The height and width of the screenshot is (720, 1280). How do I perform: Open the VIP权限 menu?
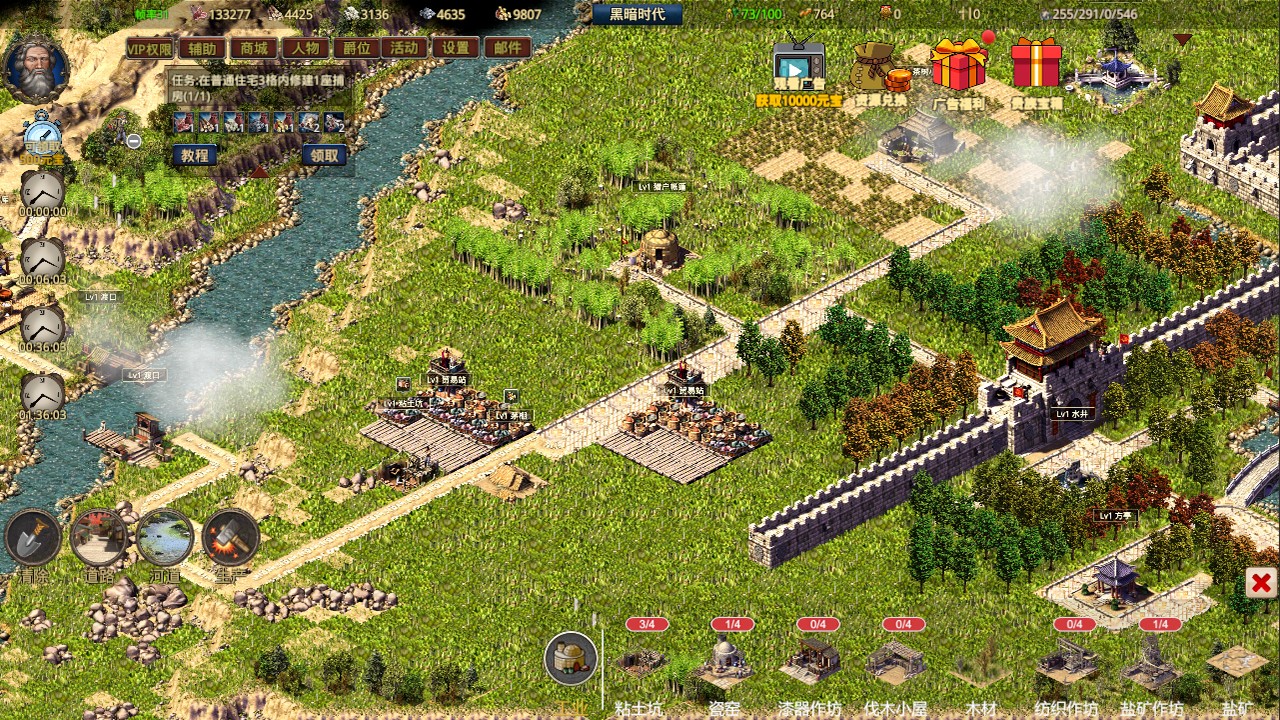pyautogui.click(x=150, y=48)
